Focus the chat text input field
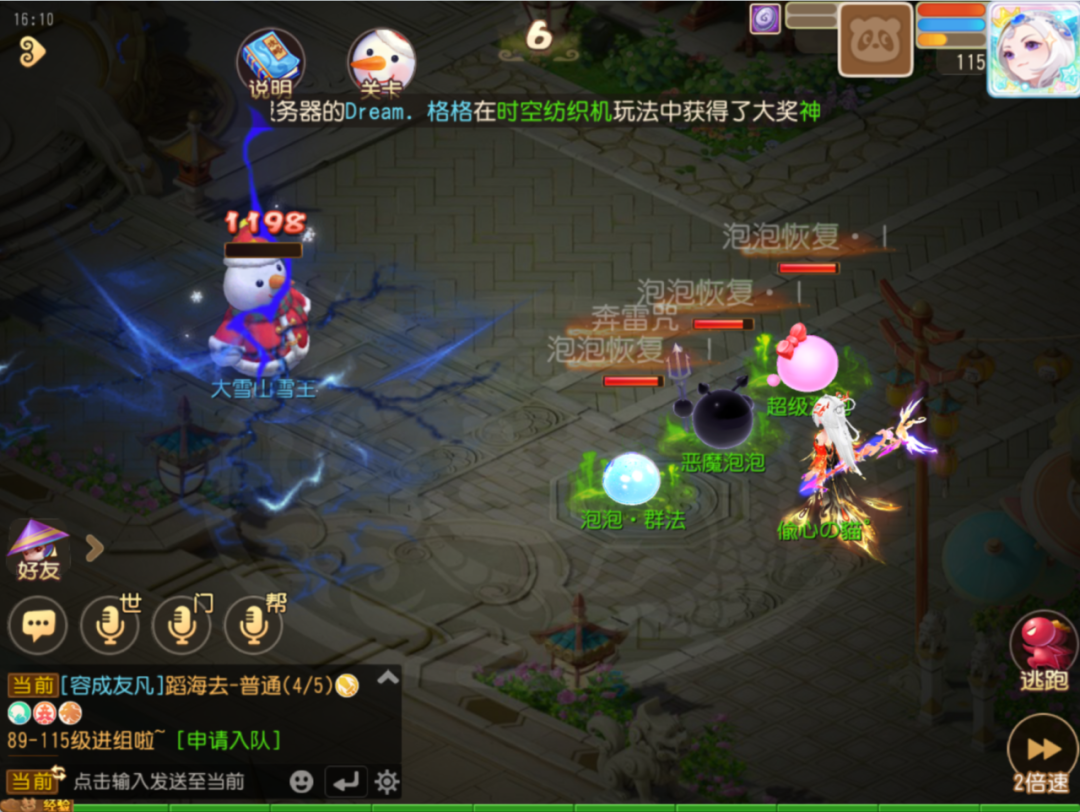 [160, 781]
